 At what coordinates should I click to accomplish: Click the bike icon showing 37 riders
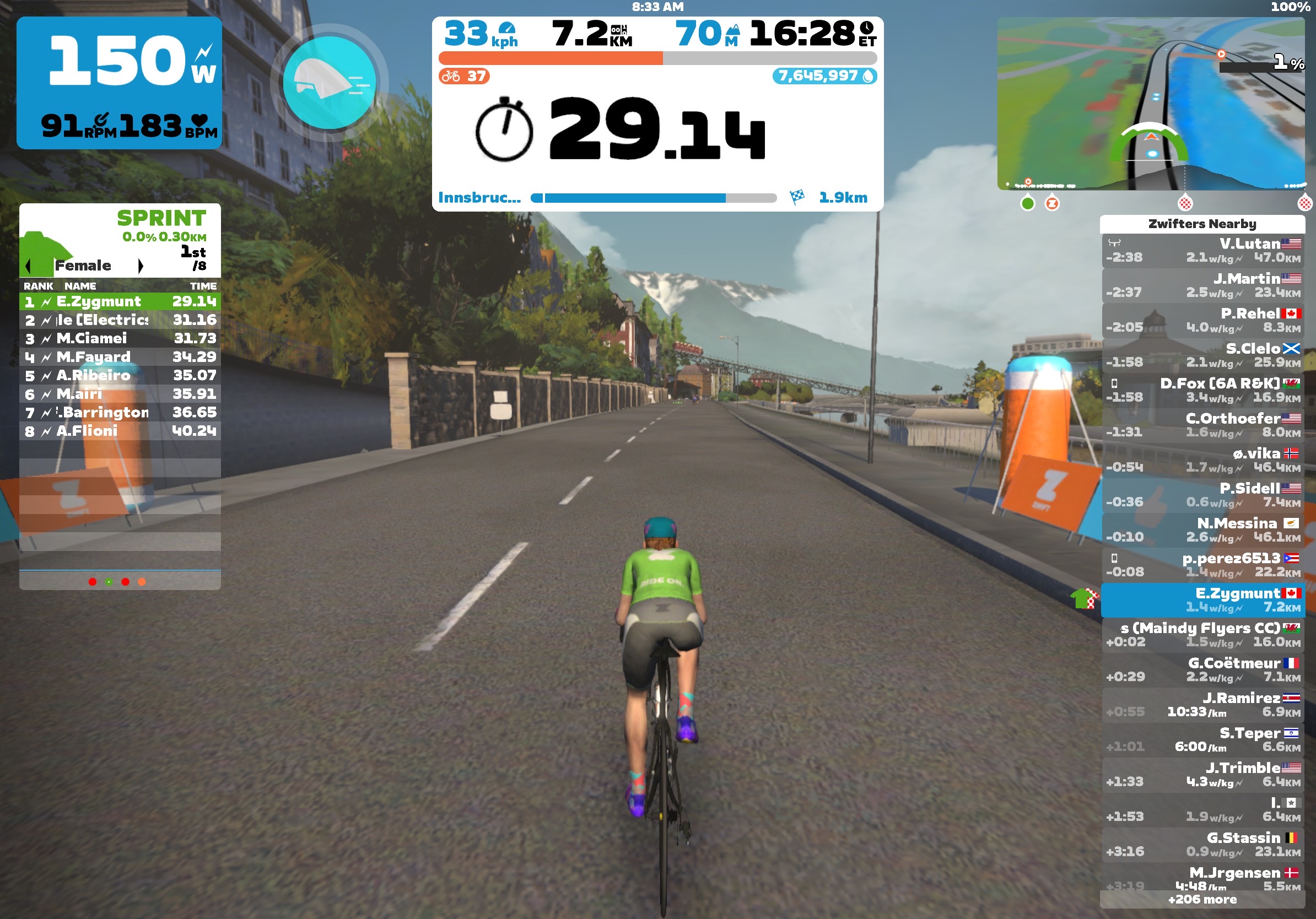452,75
